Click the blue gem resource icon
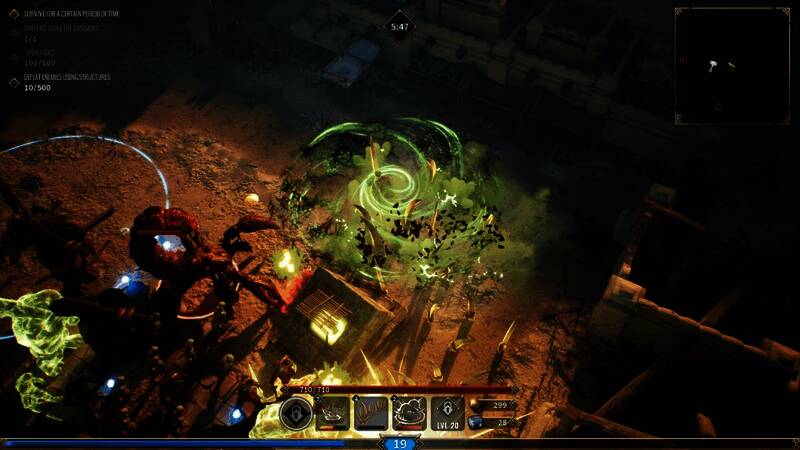 click(x=475, y=423)
